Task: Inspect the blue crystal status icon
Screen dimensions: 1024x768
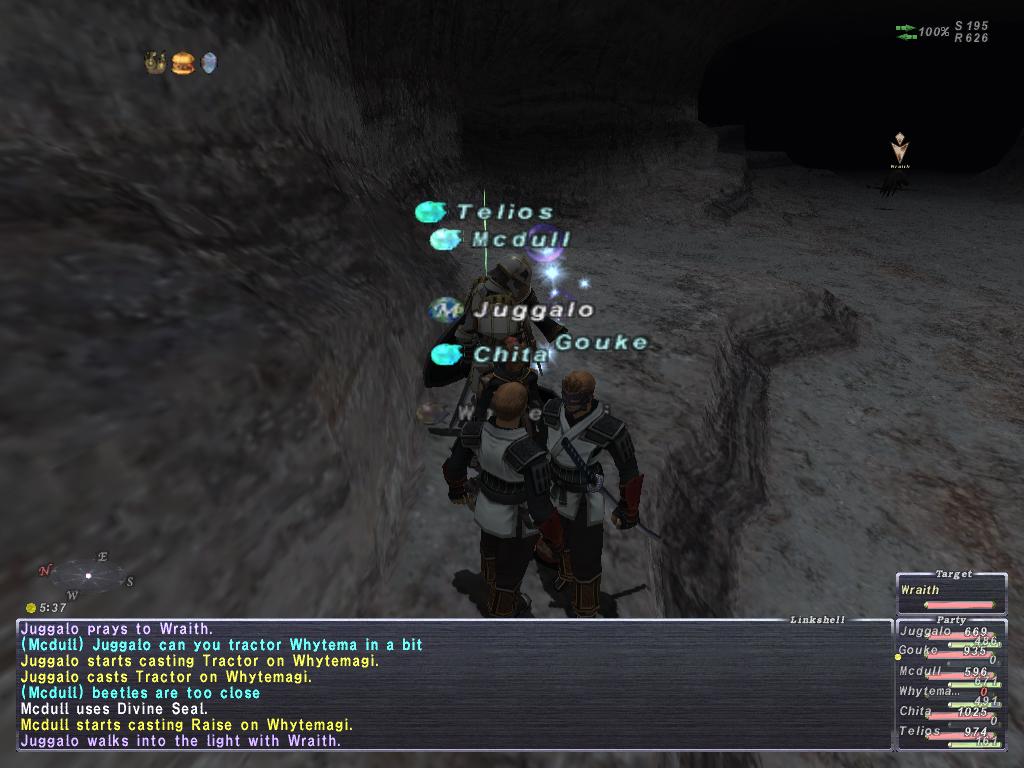Action: (208, 63)
